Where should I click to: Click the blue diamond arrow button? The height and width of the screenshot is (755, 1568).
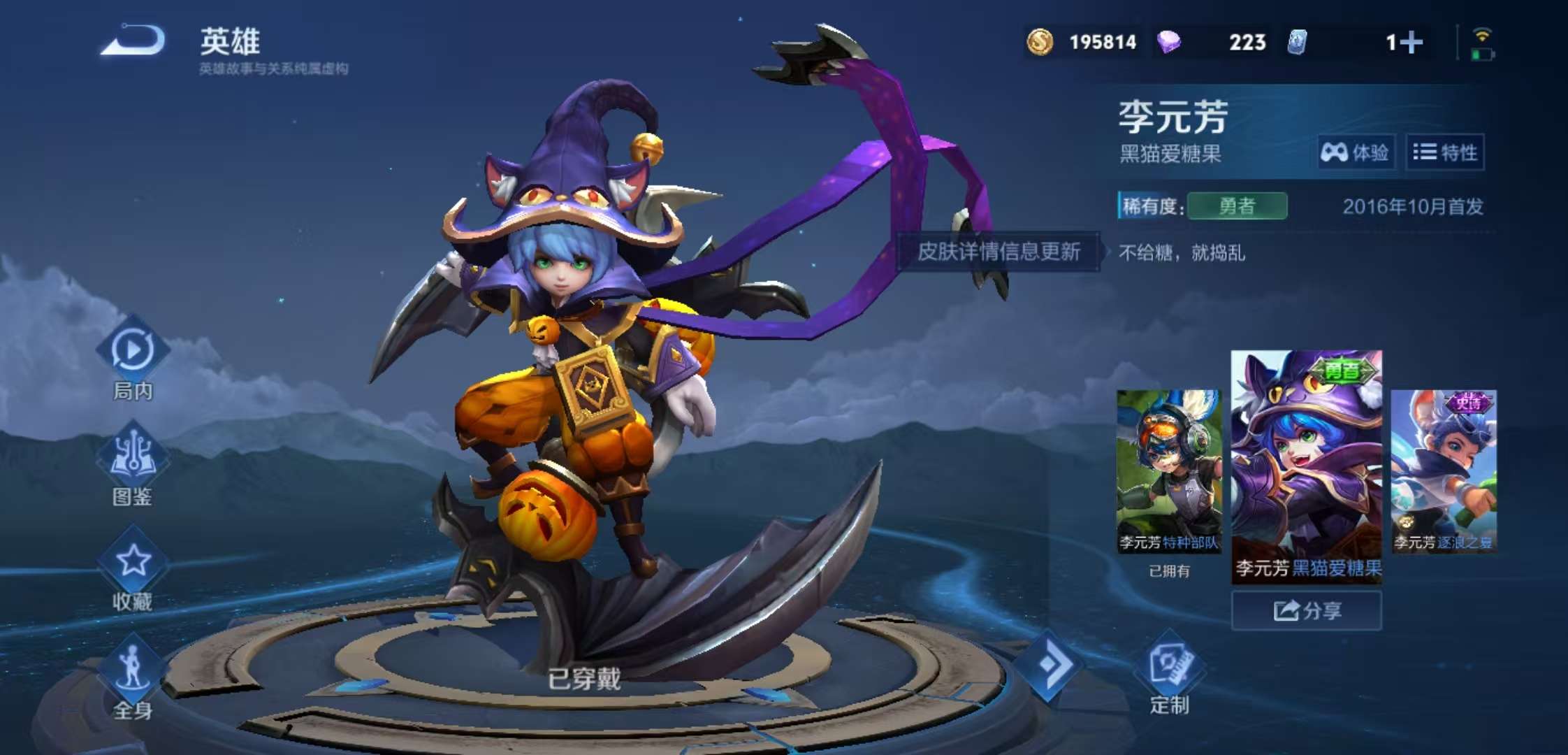click(x=1050, y=664)
